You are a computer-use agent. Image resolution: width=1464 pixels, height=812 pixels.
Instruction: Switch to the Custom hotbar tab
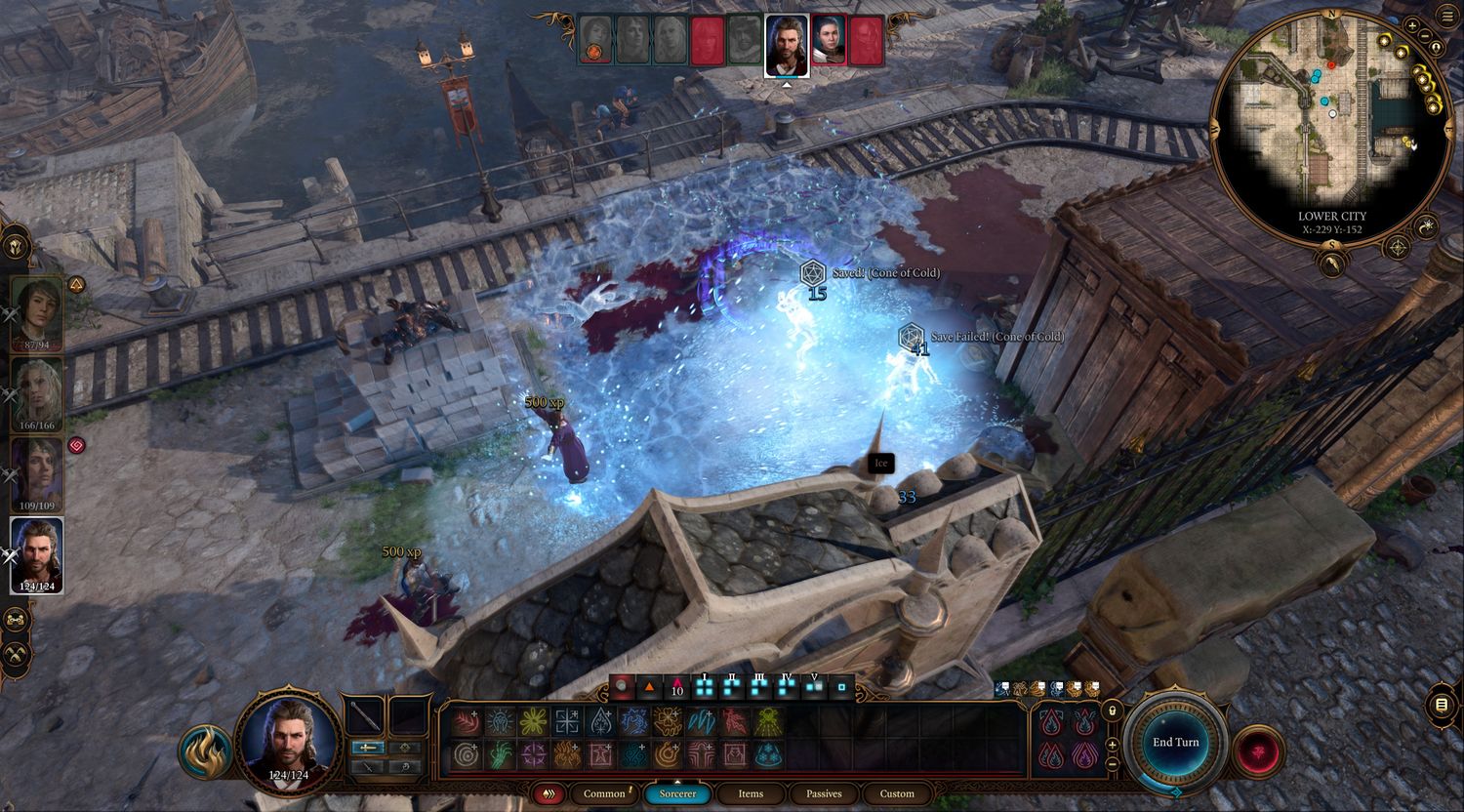(x=897, y=793)
